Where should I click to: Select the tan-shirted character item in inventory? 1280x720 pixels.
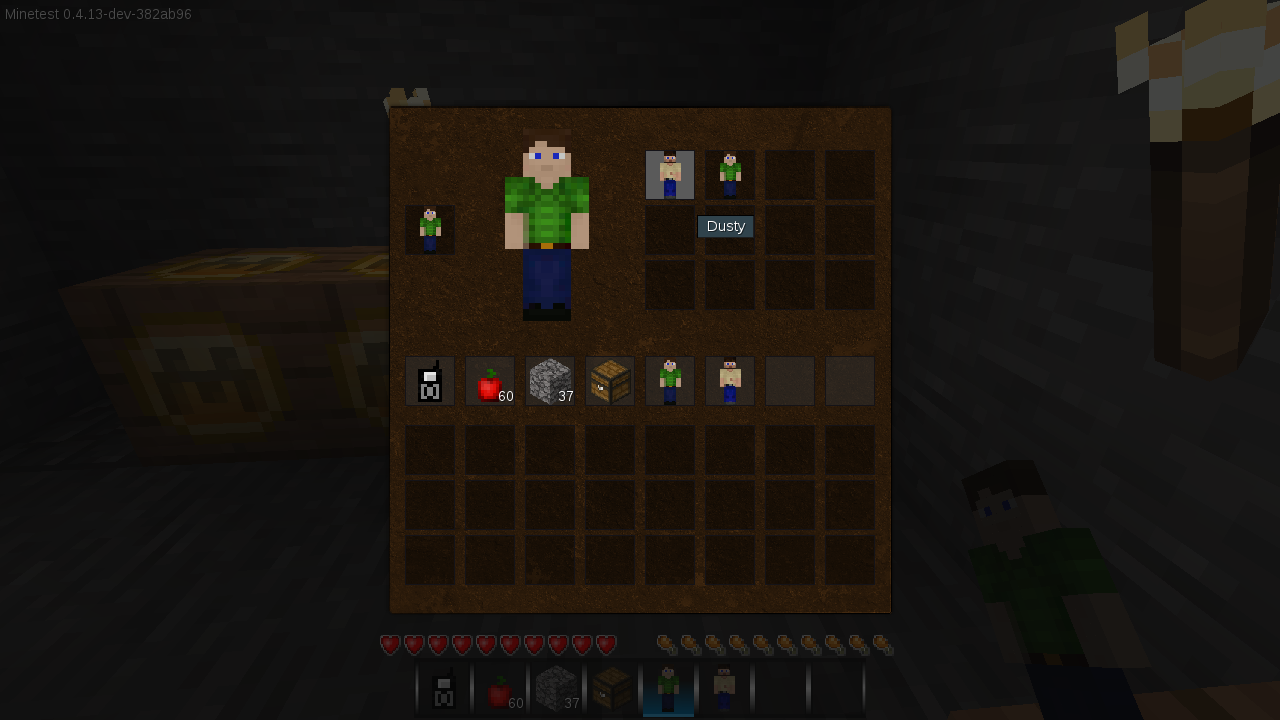[730, 380]
